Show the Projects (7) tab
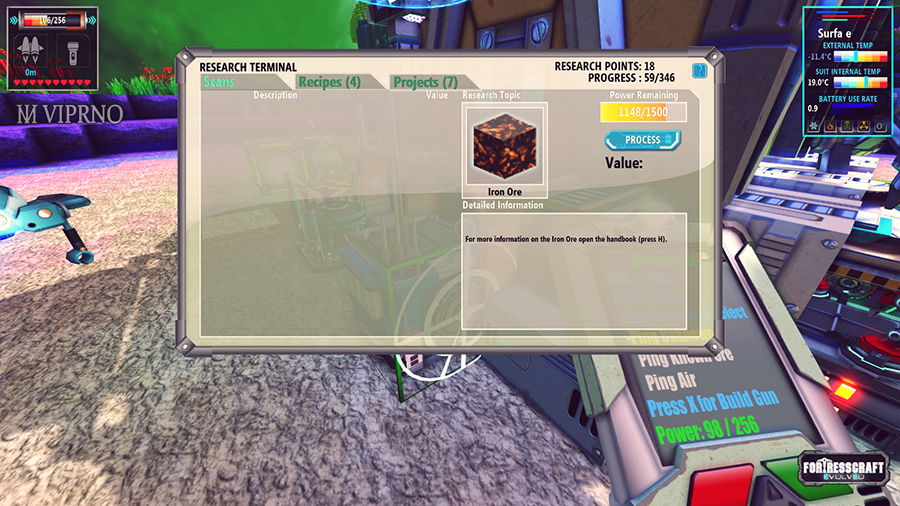The width and height of the screenshot is (900, 506). pos(425,82)
